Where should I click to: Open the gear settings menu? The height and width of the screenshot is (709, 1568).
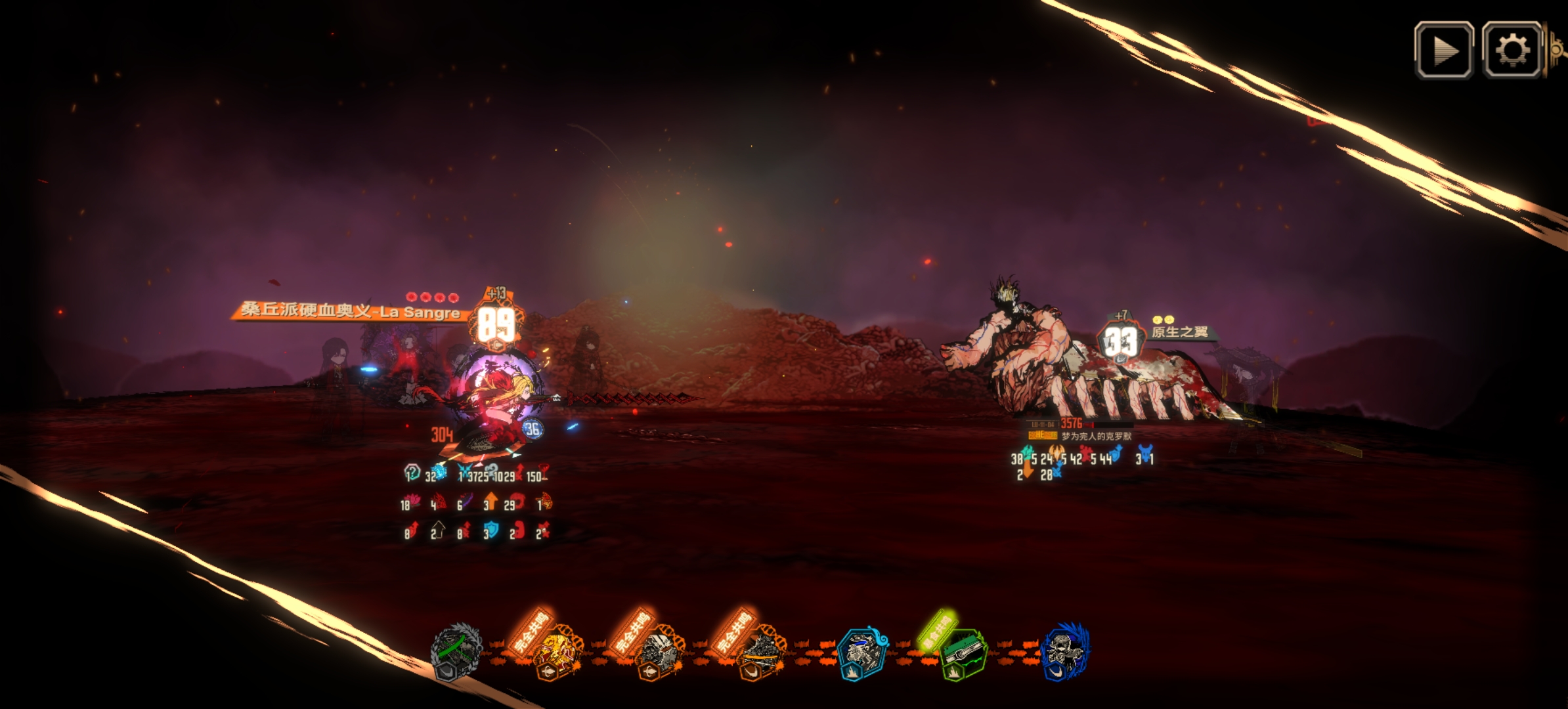(x=1512, y=51)
